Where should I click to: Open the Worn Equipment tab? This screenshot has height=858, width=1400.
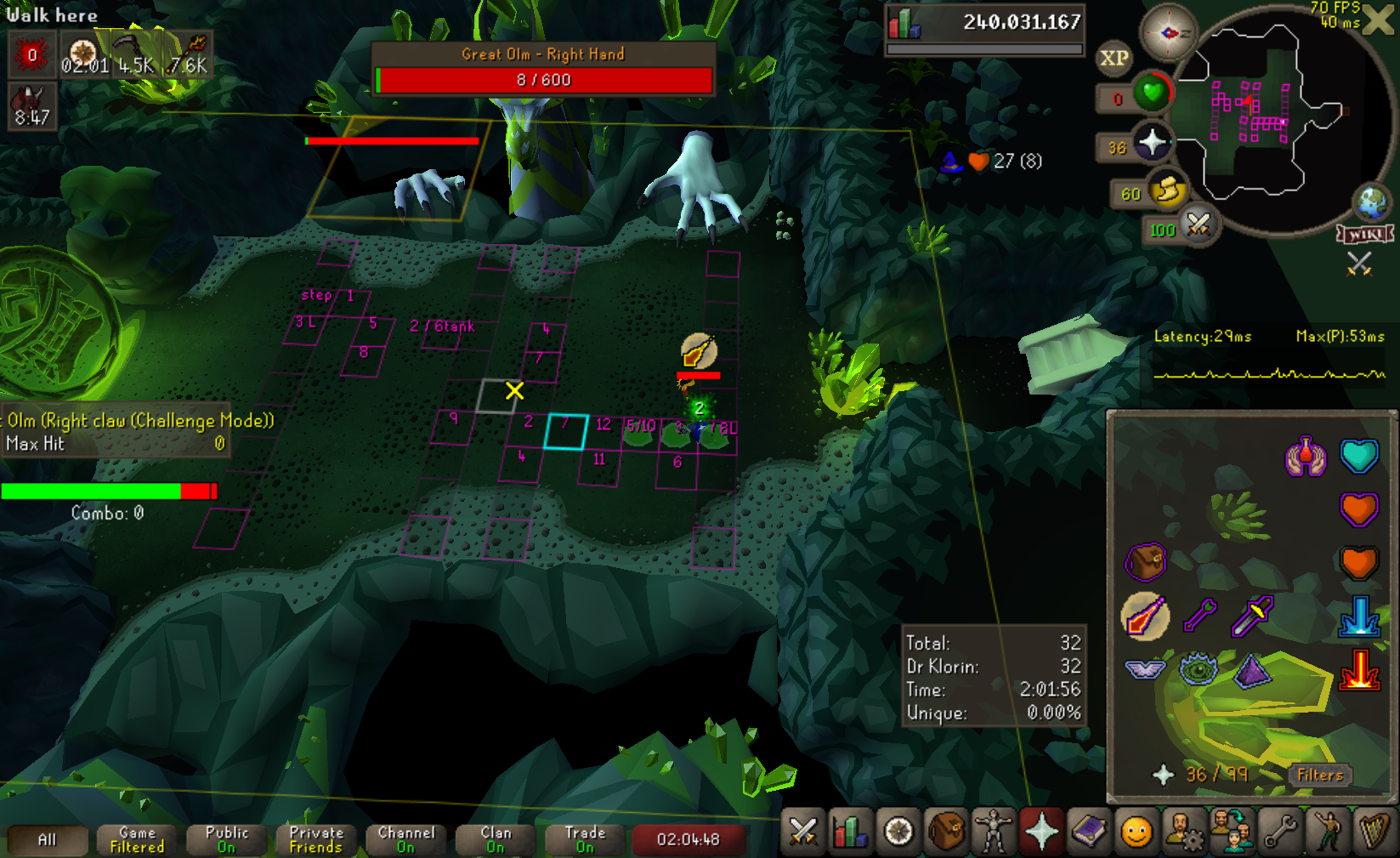coord(993,832)
